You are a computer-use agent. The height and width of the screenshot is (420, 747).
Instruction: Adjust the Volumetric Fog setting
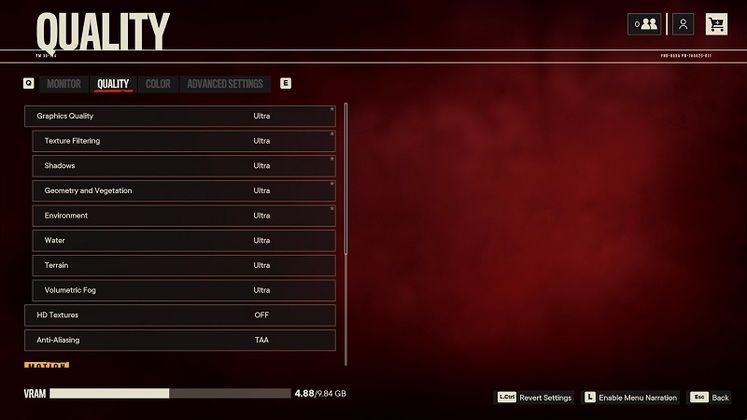point(184,290)
